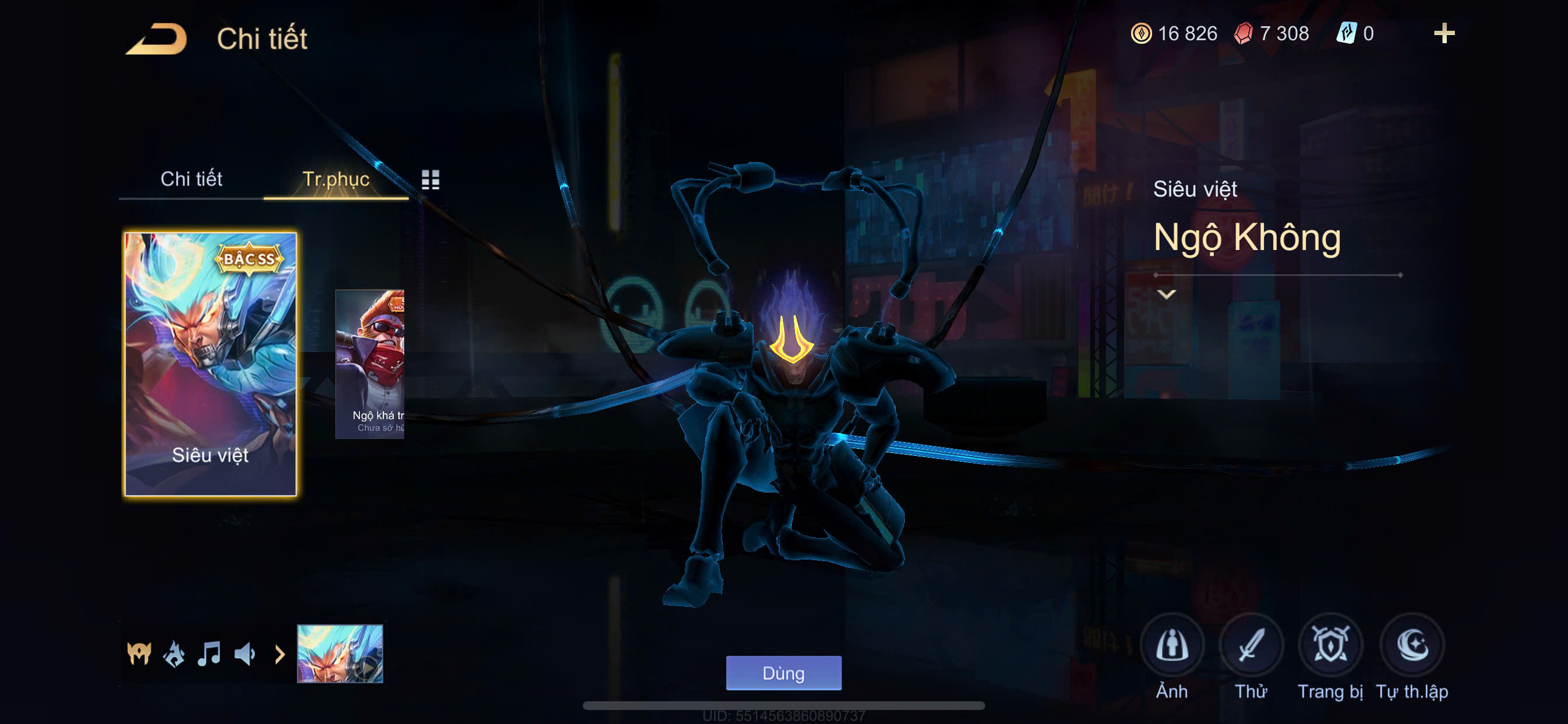Select the Siêu việt skin card
The width and height of the screenshot is (1568, 724).
click(x=210, y=364)
